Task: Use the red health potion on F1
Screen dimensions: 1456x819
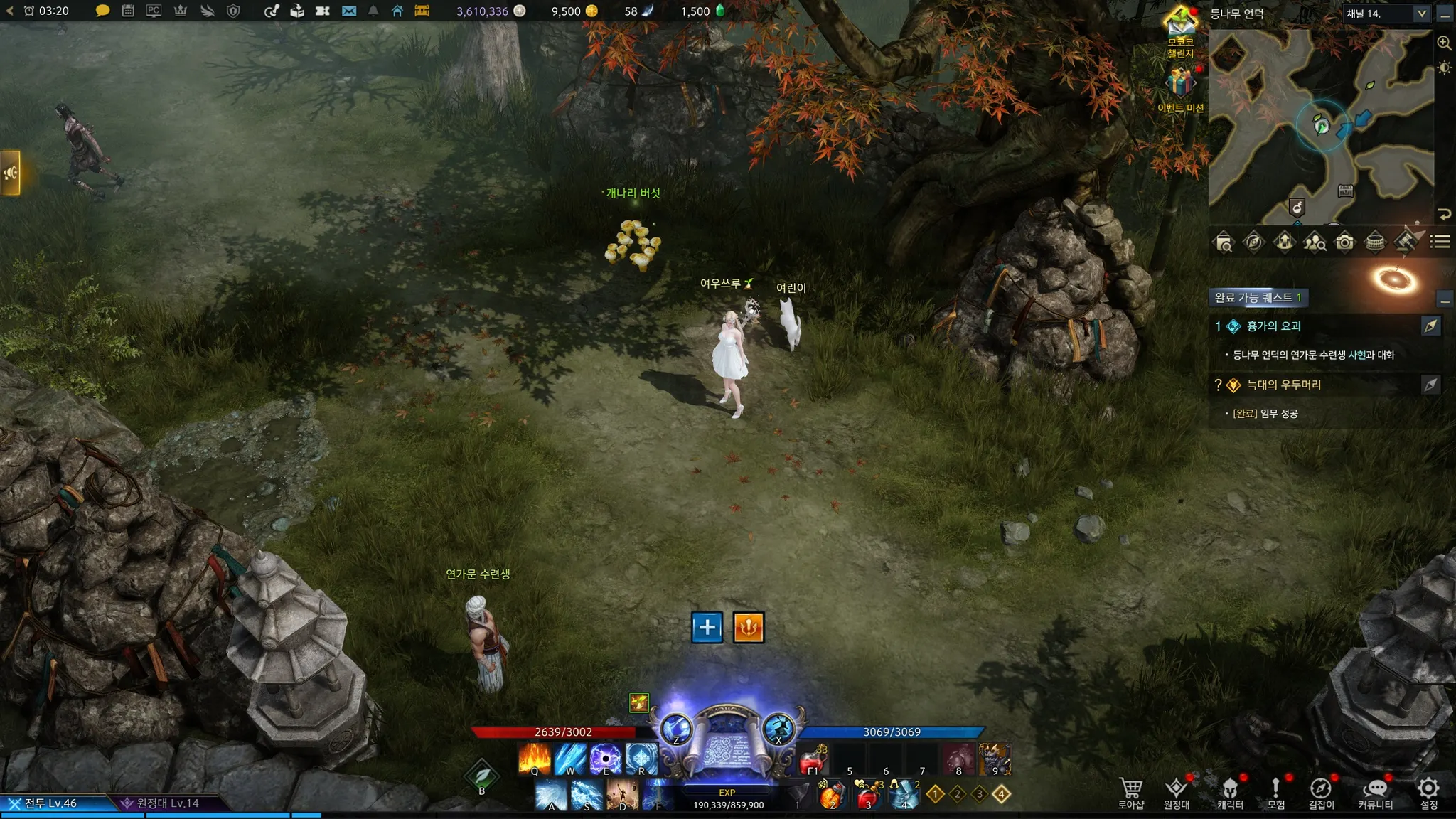Action: tap(813, 761)
